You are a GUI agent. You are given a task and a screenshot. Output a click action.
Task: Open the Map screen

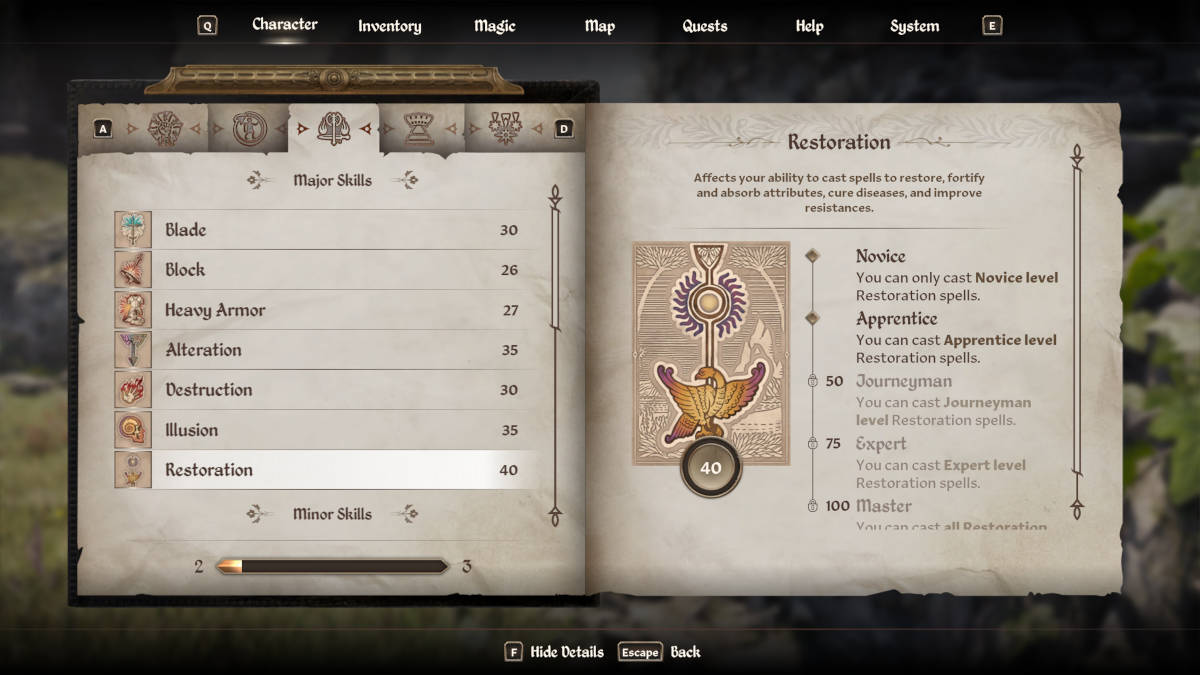click(x=599, y=26)
